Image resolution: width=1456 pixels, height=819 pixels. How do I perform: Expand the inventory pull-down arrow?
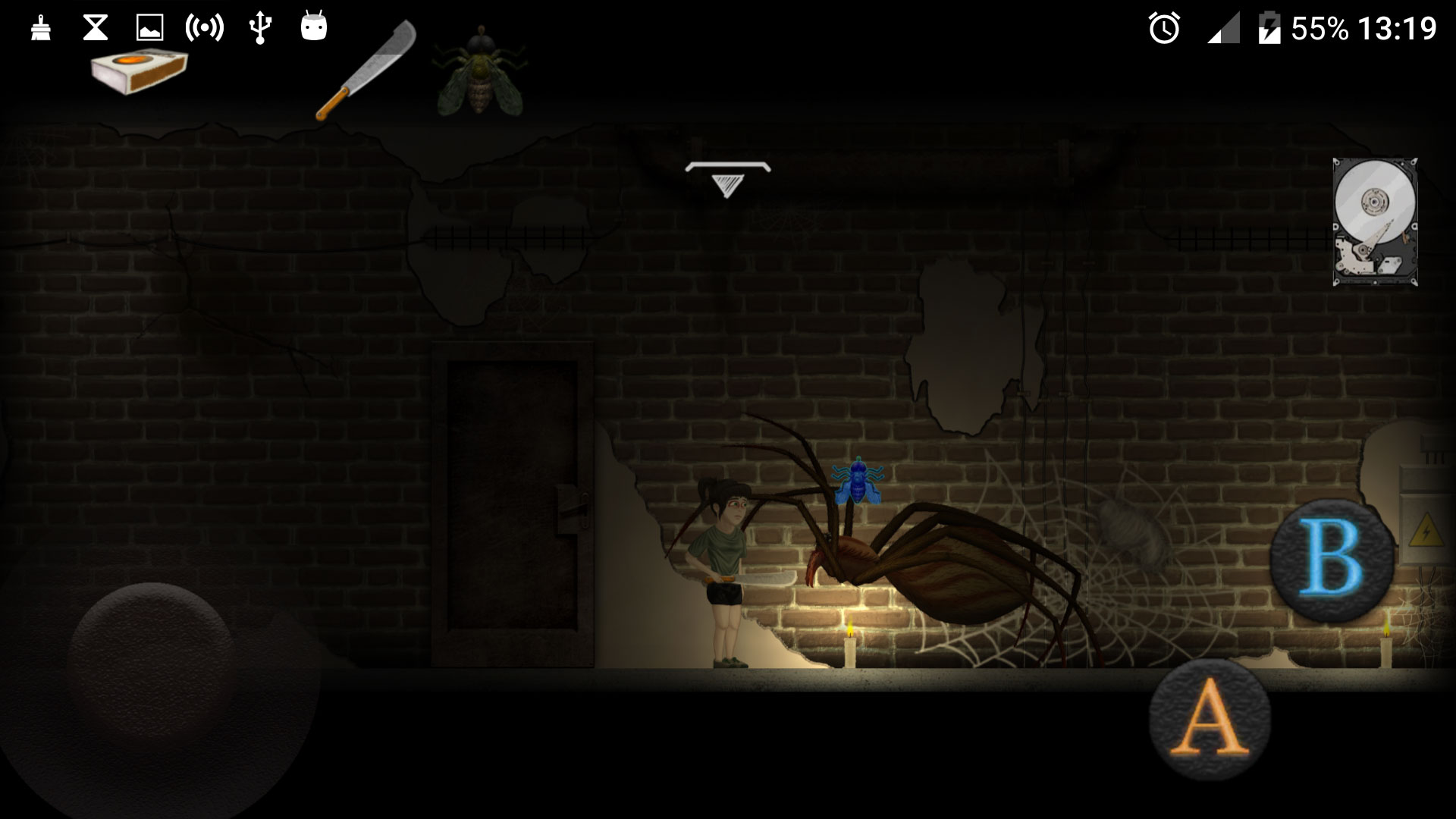[x=727, y=180]
